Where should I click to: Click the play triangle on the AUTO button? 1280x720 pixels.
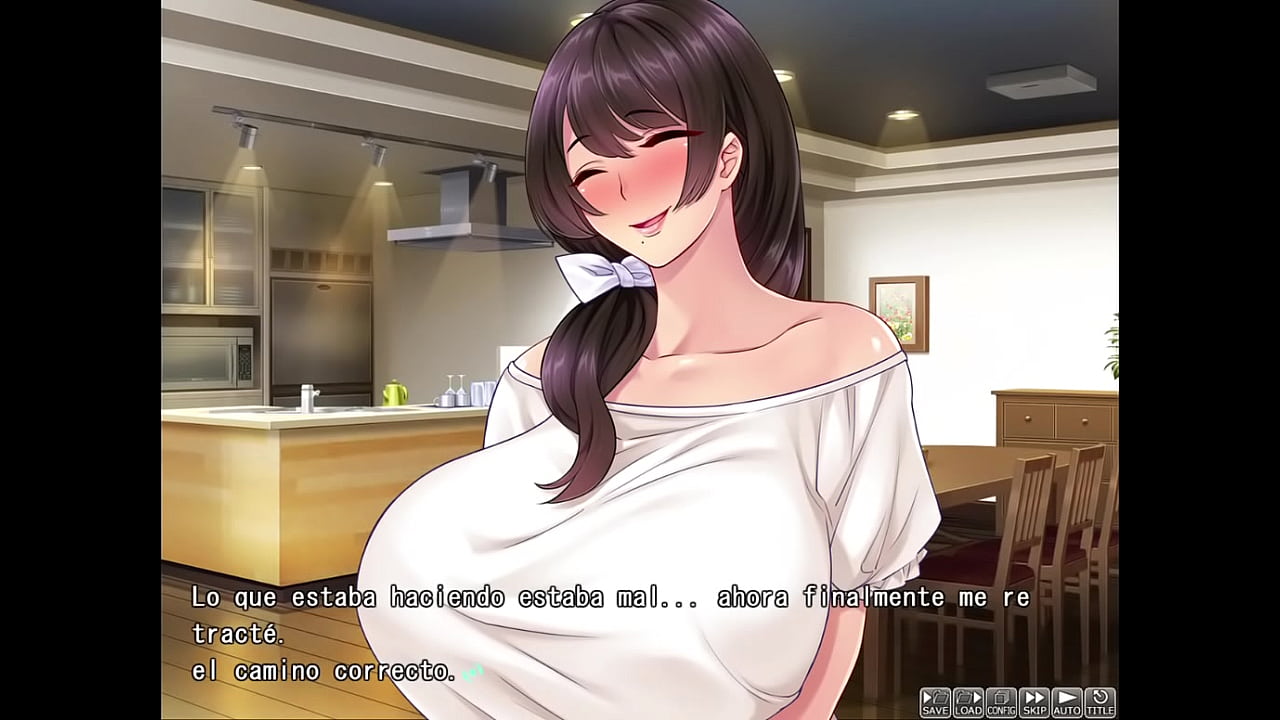(x=1066, y=697)
